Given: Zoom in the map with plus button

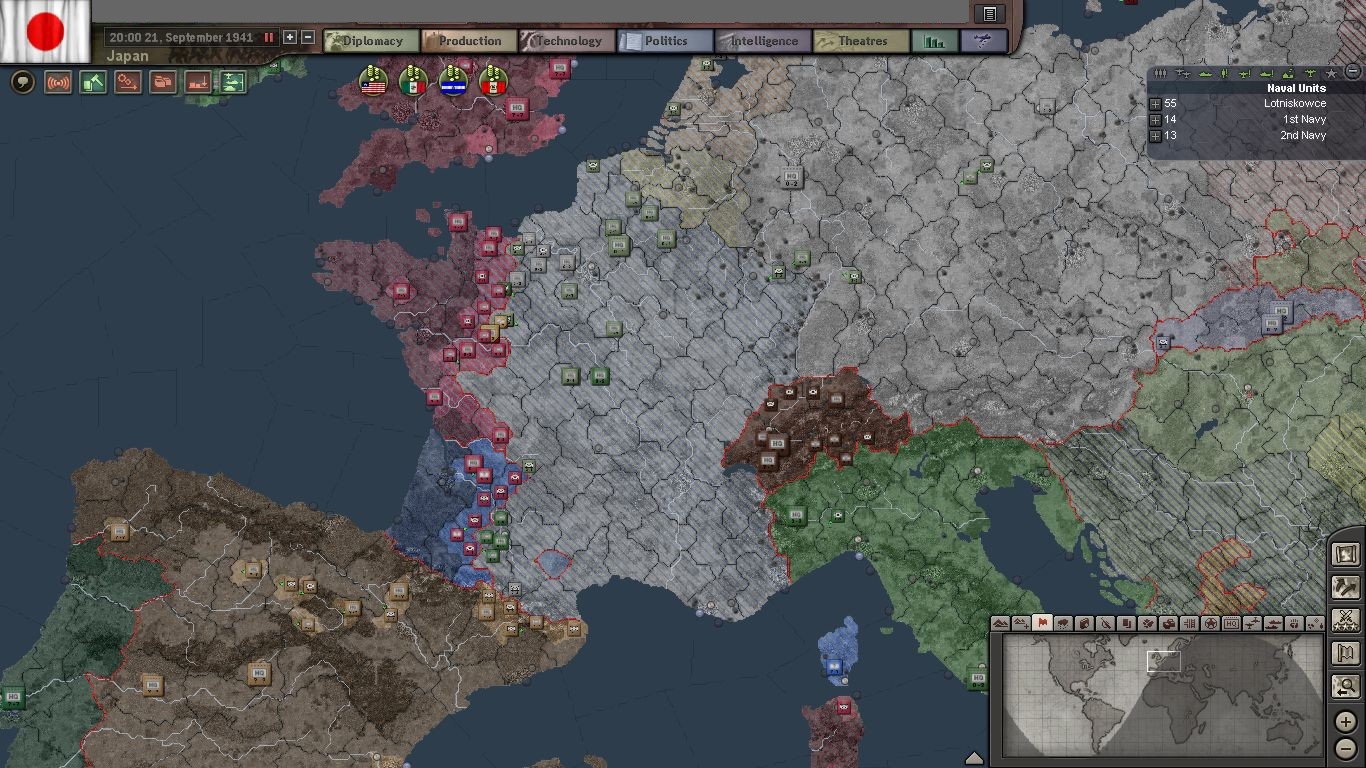Looking at the screenshot, I should [1346, 722].
